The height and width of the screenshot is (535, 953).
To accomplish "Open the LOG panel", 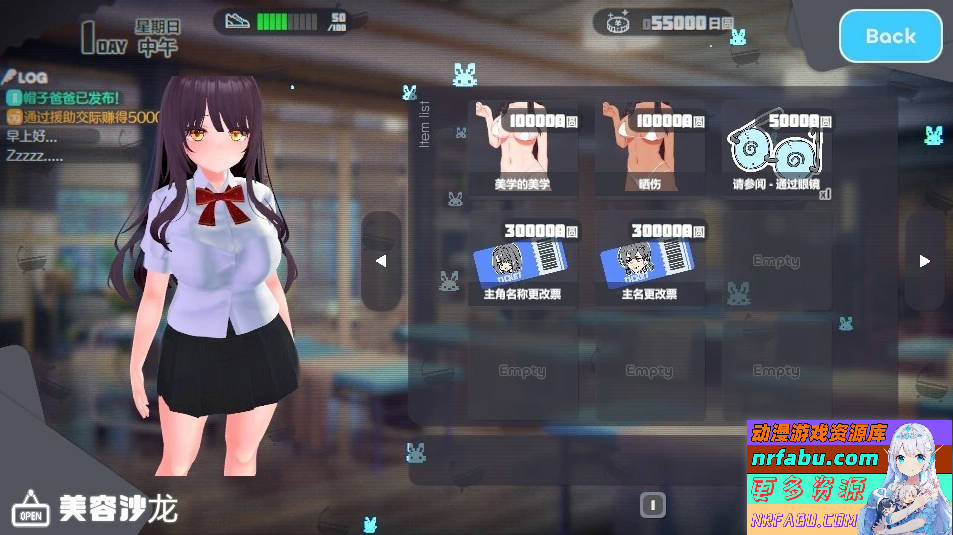I will point(25,76).
